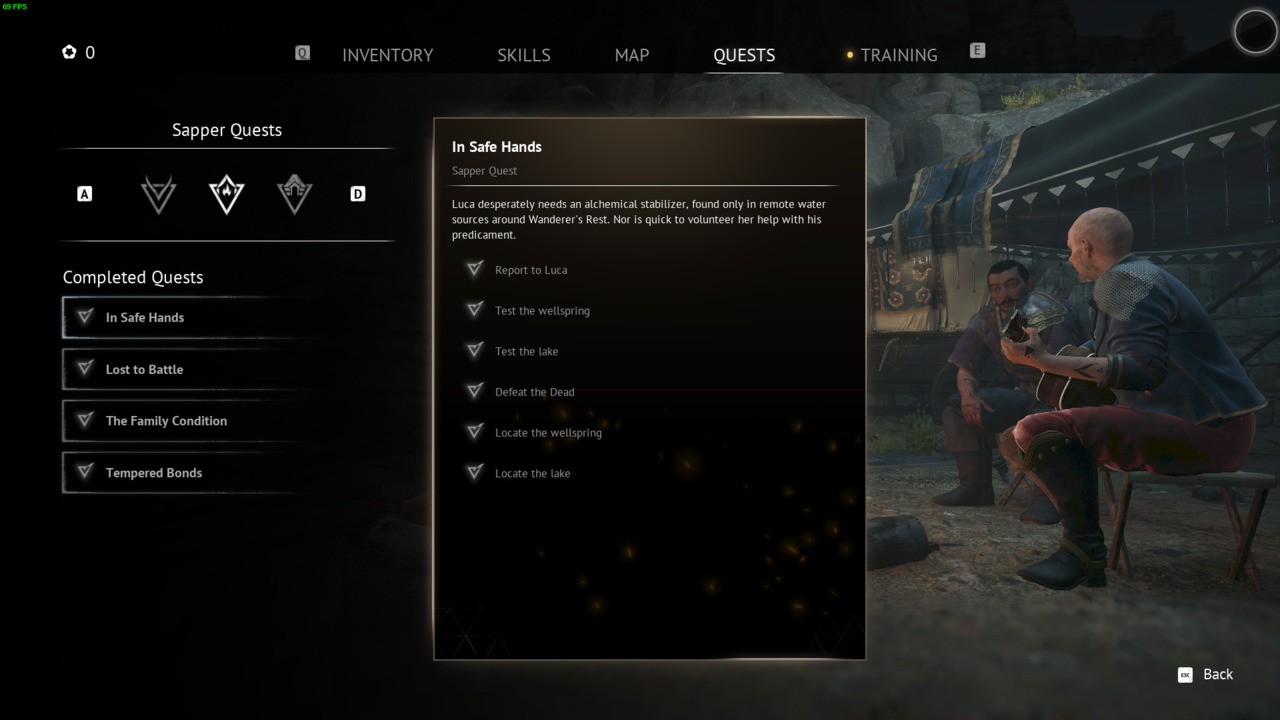The width and height of the screenshot is (1280, 720).
Task: View The Family Condition quest
Action: [x=190, y=421]
